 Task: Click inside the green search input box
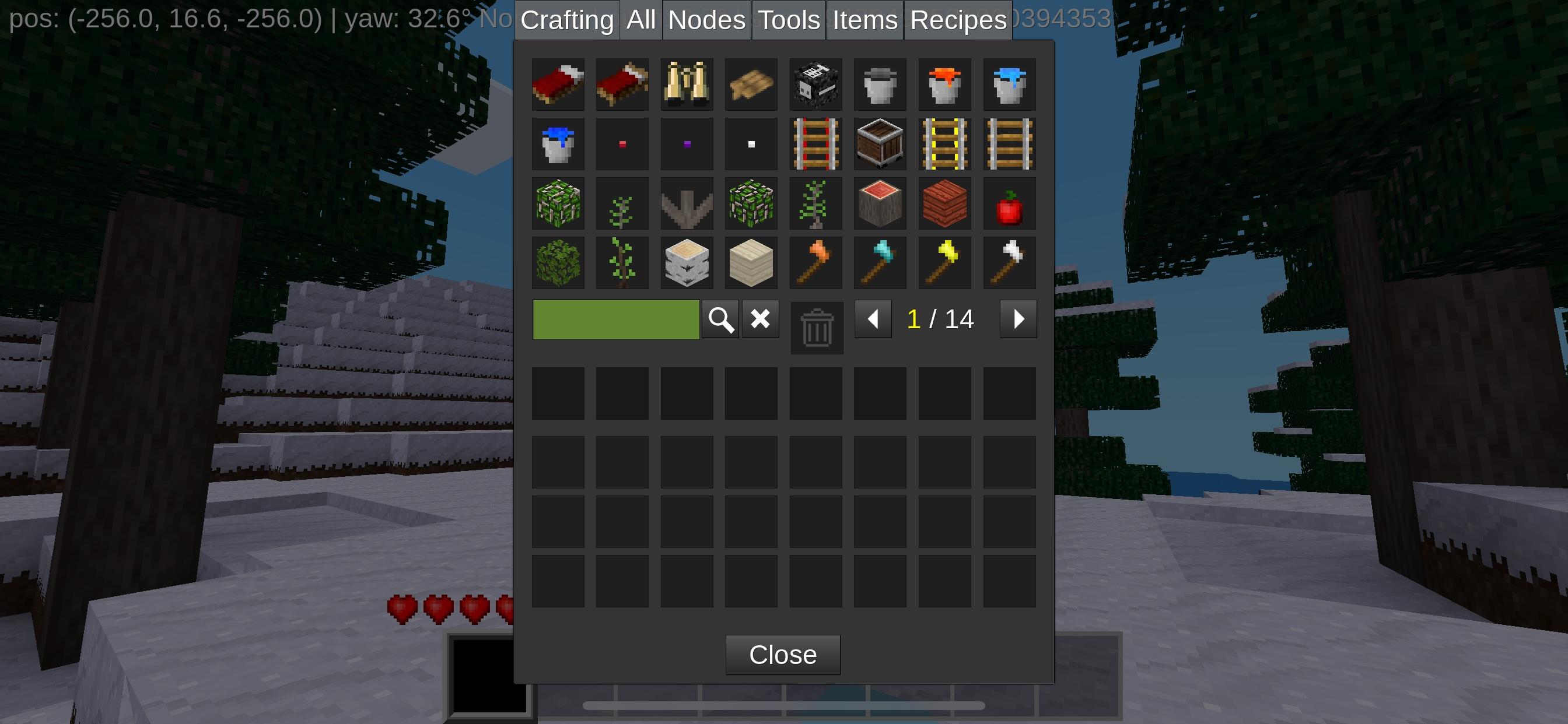[615, 319]
